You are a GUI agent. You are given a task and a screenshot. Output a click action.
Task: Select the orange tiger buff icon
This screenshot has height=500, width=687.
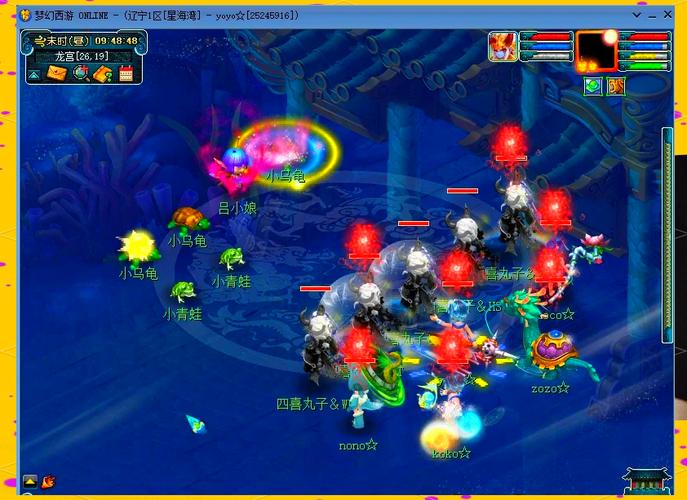coord(616,87)
